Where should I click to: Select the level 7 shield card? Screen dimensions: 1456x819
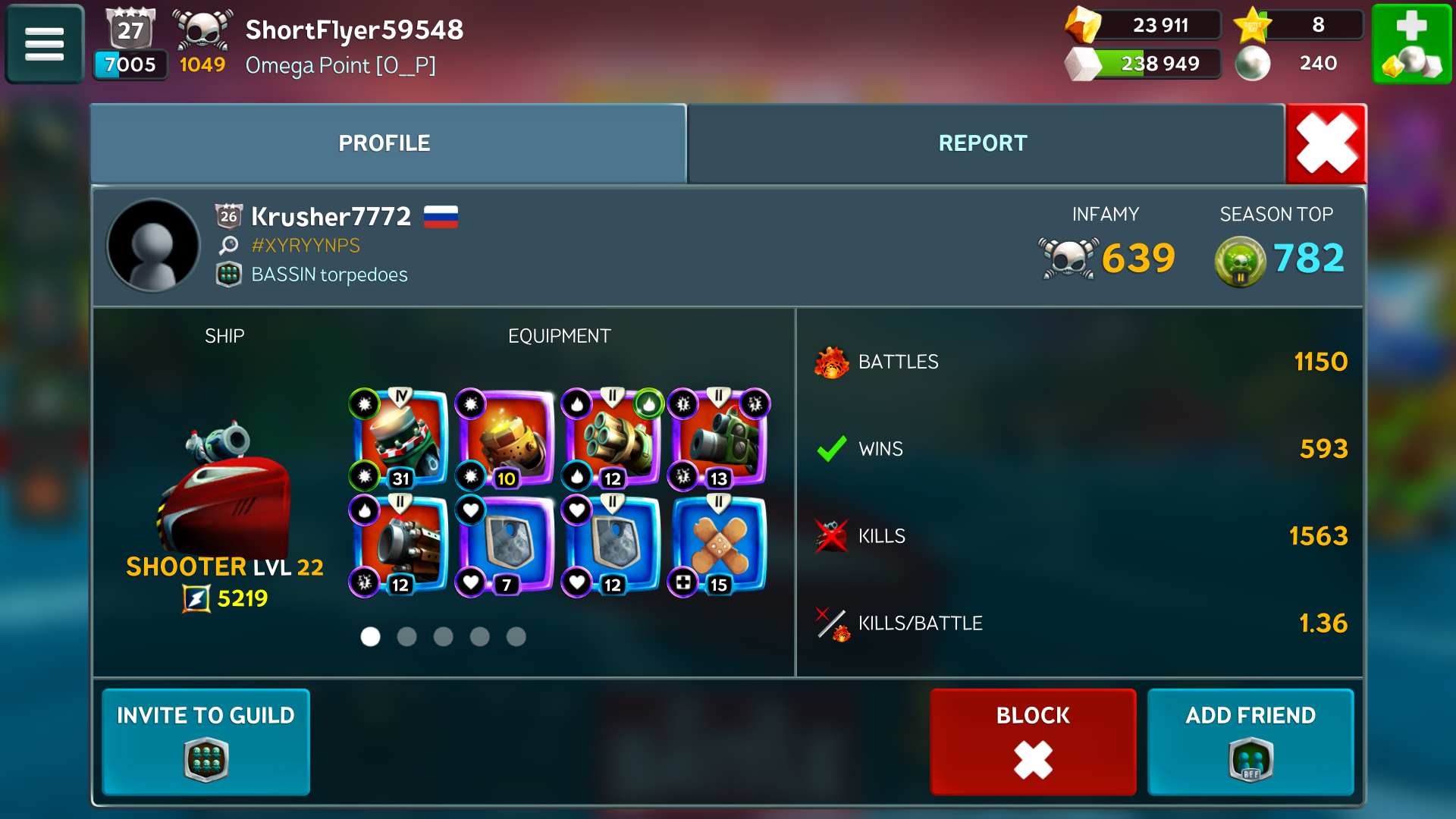pyautogui.click(x=506, y=546)
